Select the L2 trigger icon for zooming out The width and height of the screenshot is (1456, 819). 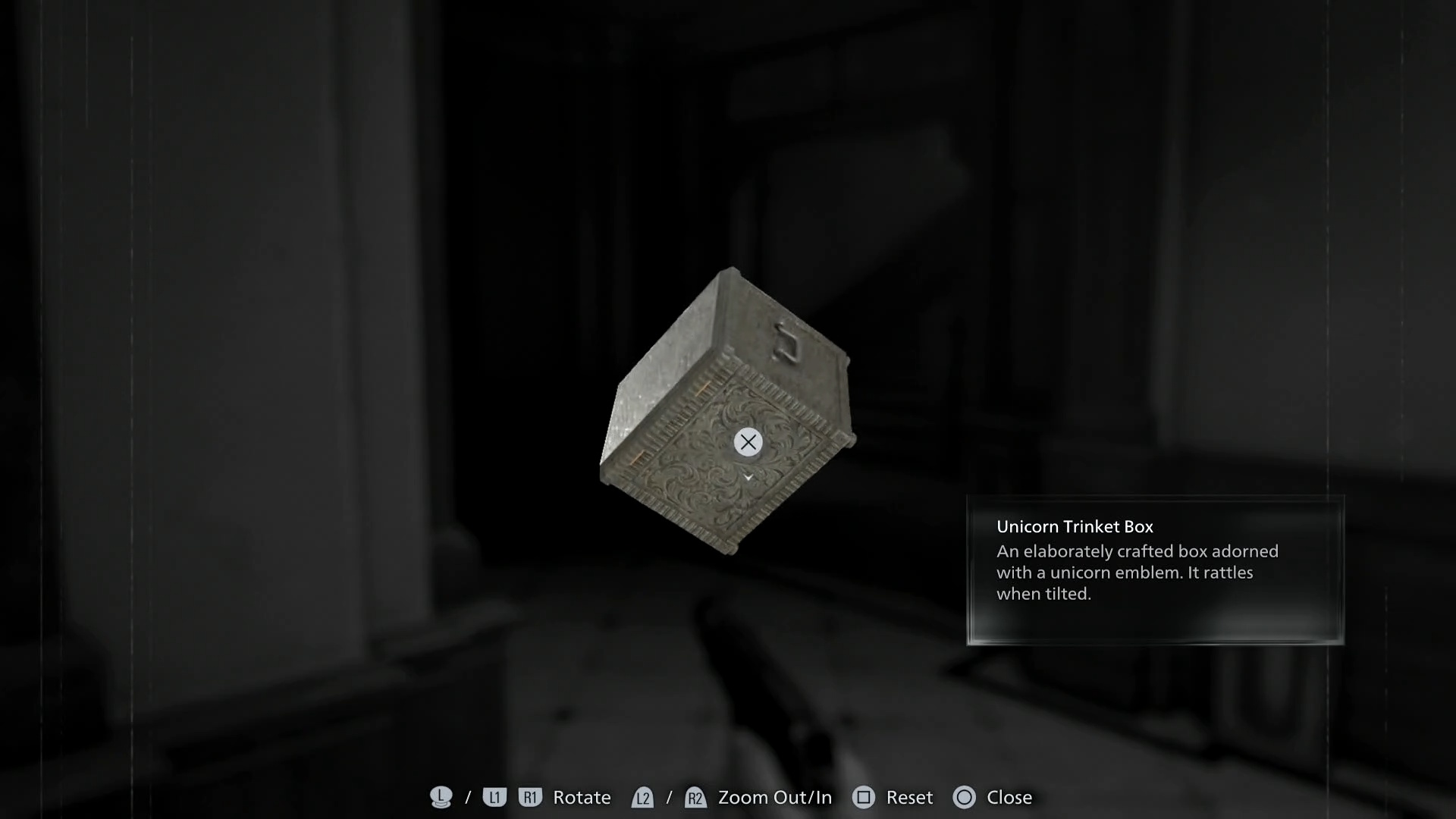click(642, 797)
